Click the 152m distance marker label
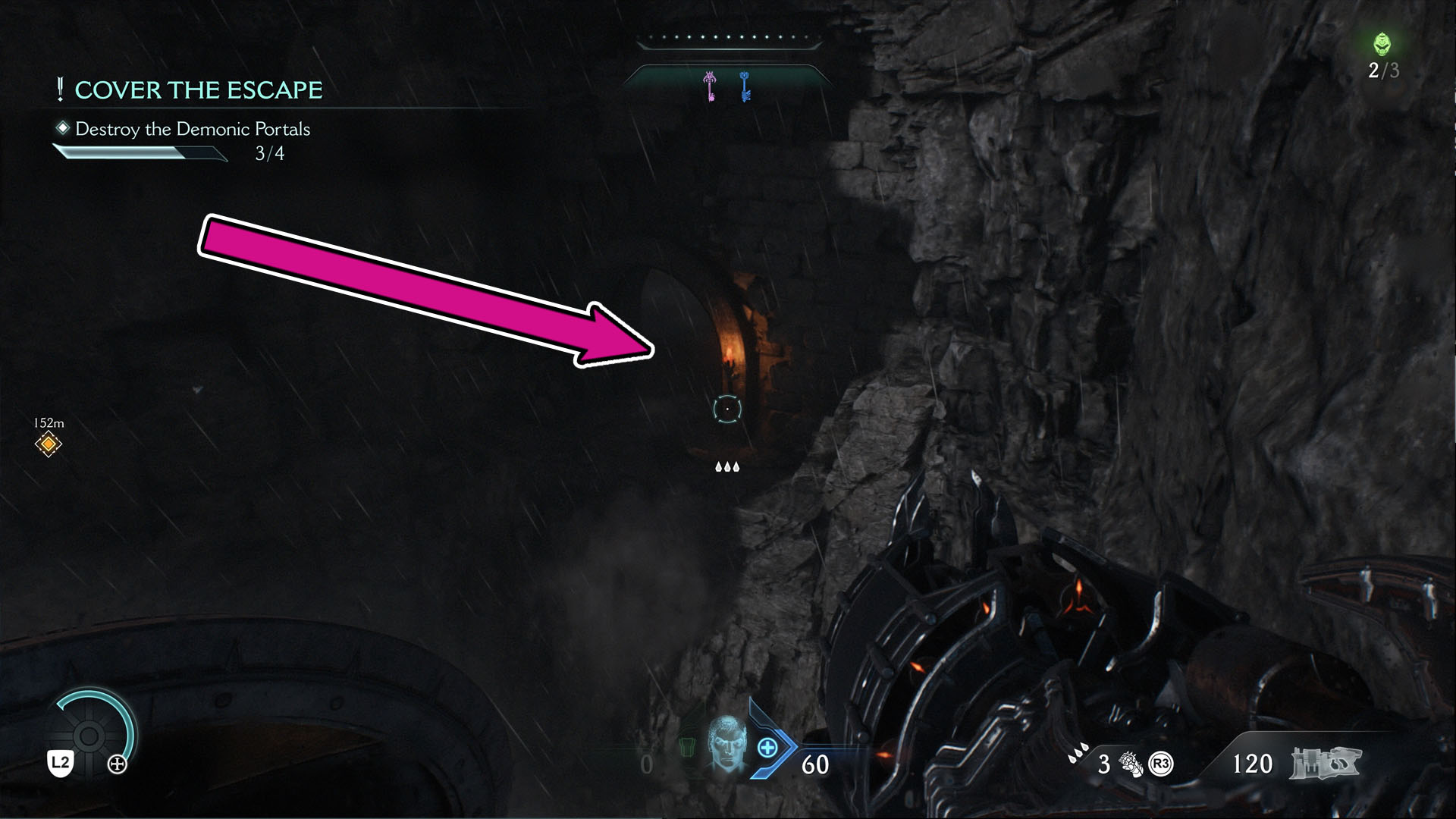The height and width of the screenshot is (819, 1456). [48, 422]
